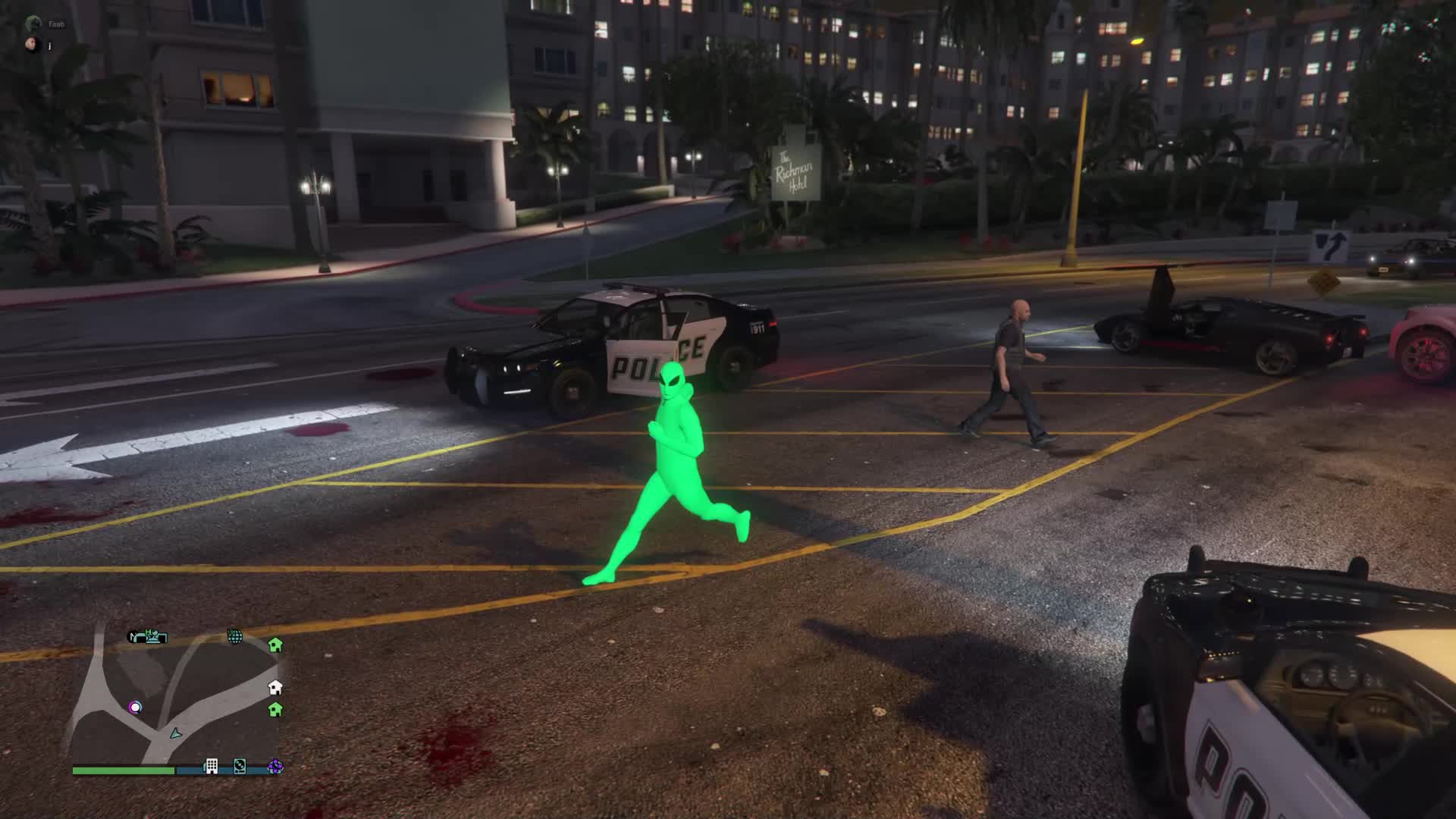This screenshot has height=819, width=1456.
Task: Select the turntable nightclub blip on minimap
Action: pyautogui.click(x=240, y=766)
